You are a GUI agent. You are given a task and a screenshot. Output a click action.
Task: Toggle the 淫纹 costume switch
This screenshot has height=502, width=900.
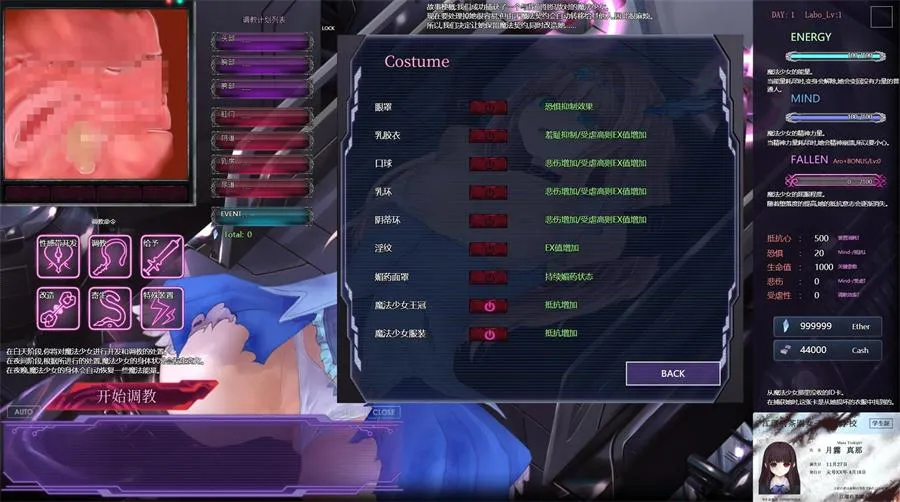tap(488, 248)
